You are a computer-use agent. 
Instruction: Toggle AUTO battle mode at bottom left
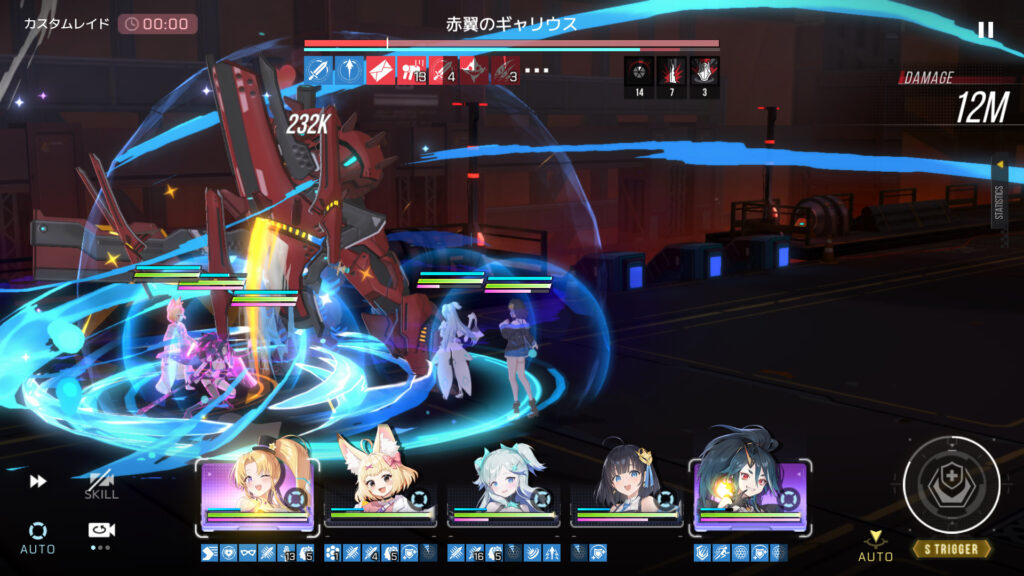[37, 536]
